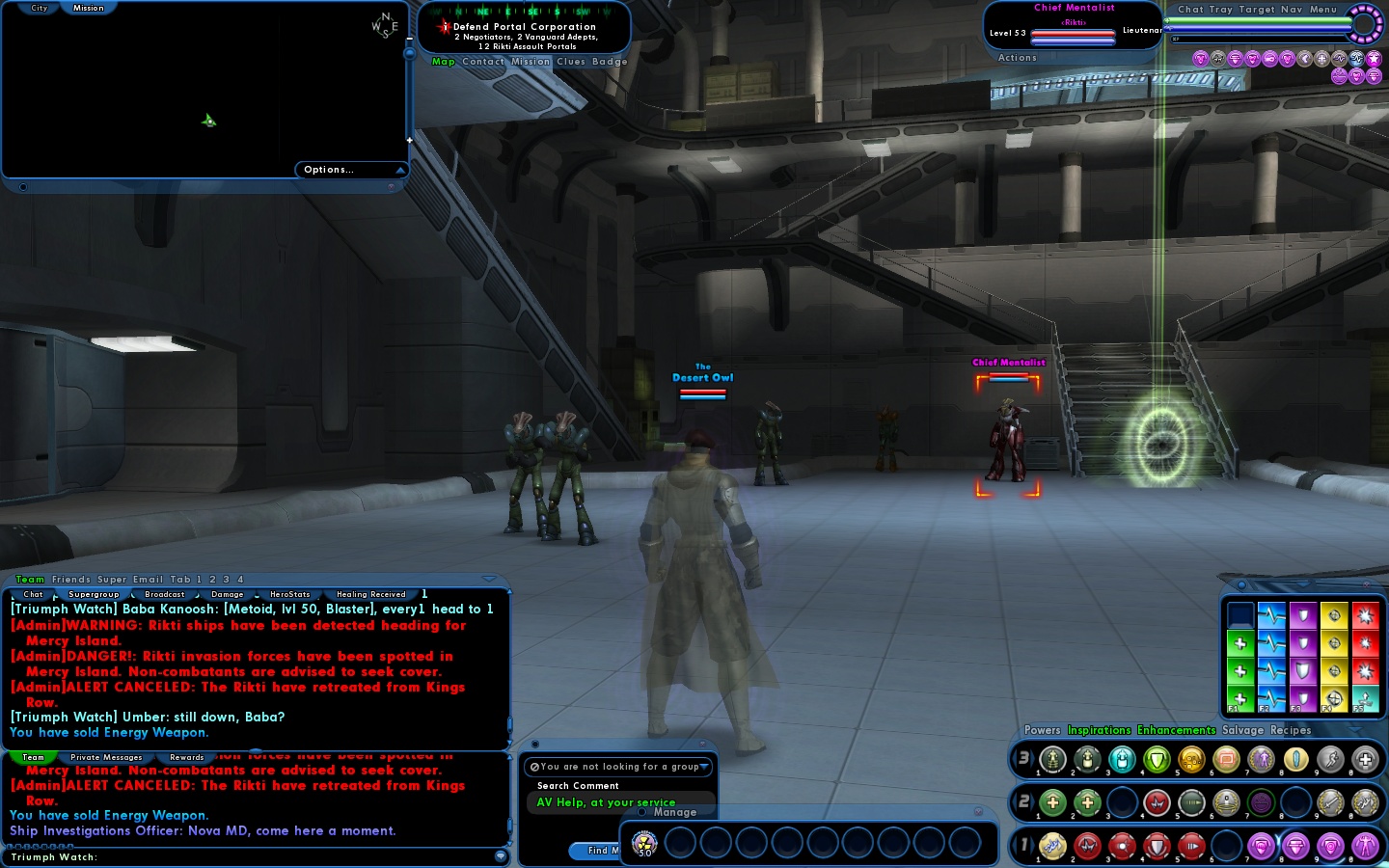Screen dimensions: 1389x868
Task: Open the Supergroup chat tab
Action: pos(94,594)
